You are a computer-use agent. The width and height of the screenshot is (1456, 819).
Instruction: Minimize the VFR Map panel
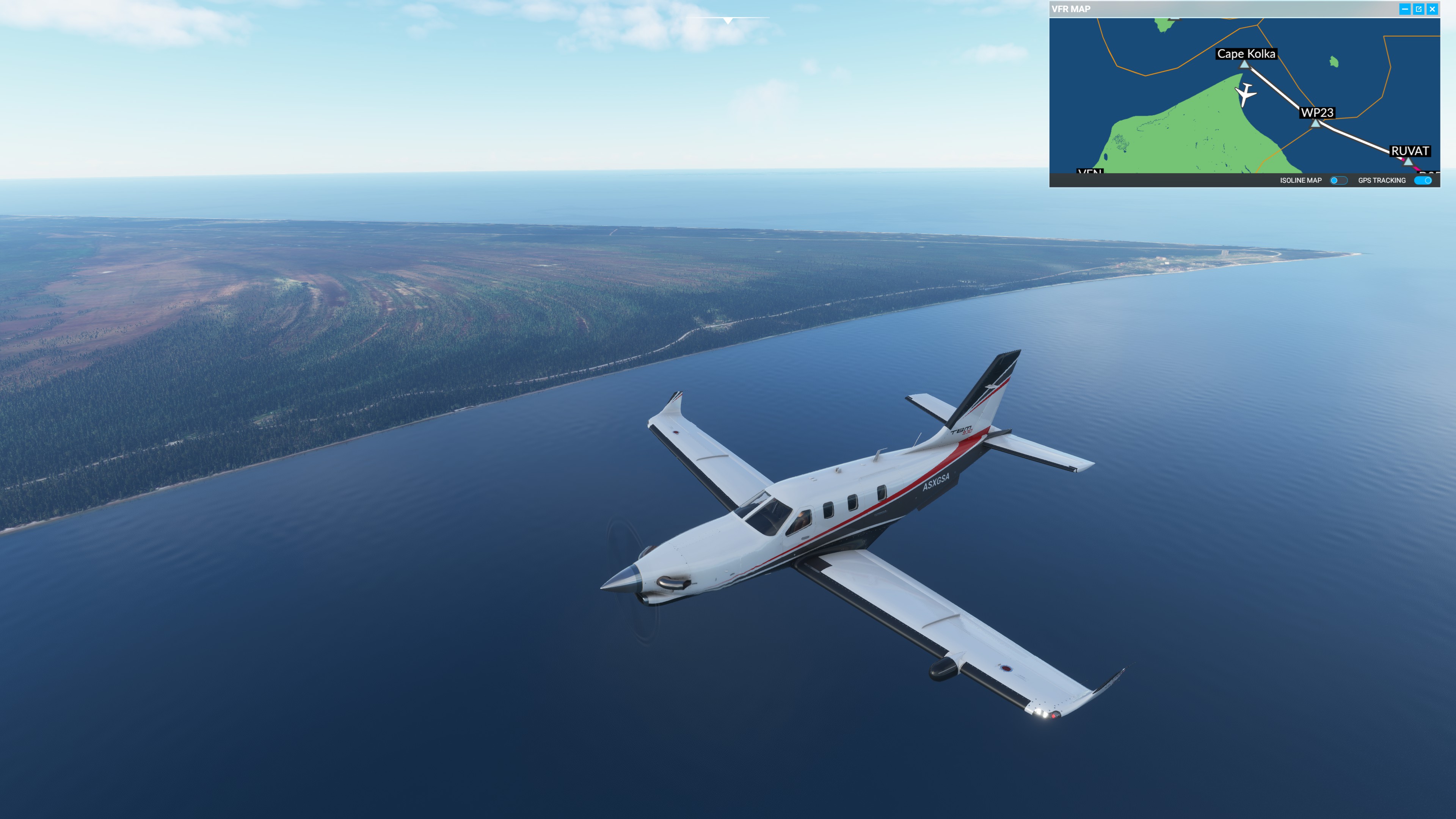click(x=1404, y=9)
